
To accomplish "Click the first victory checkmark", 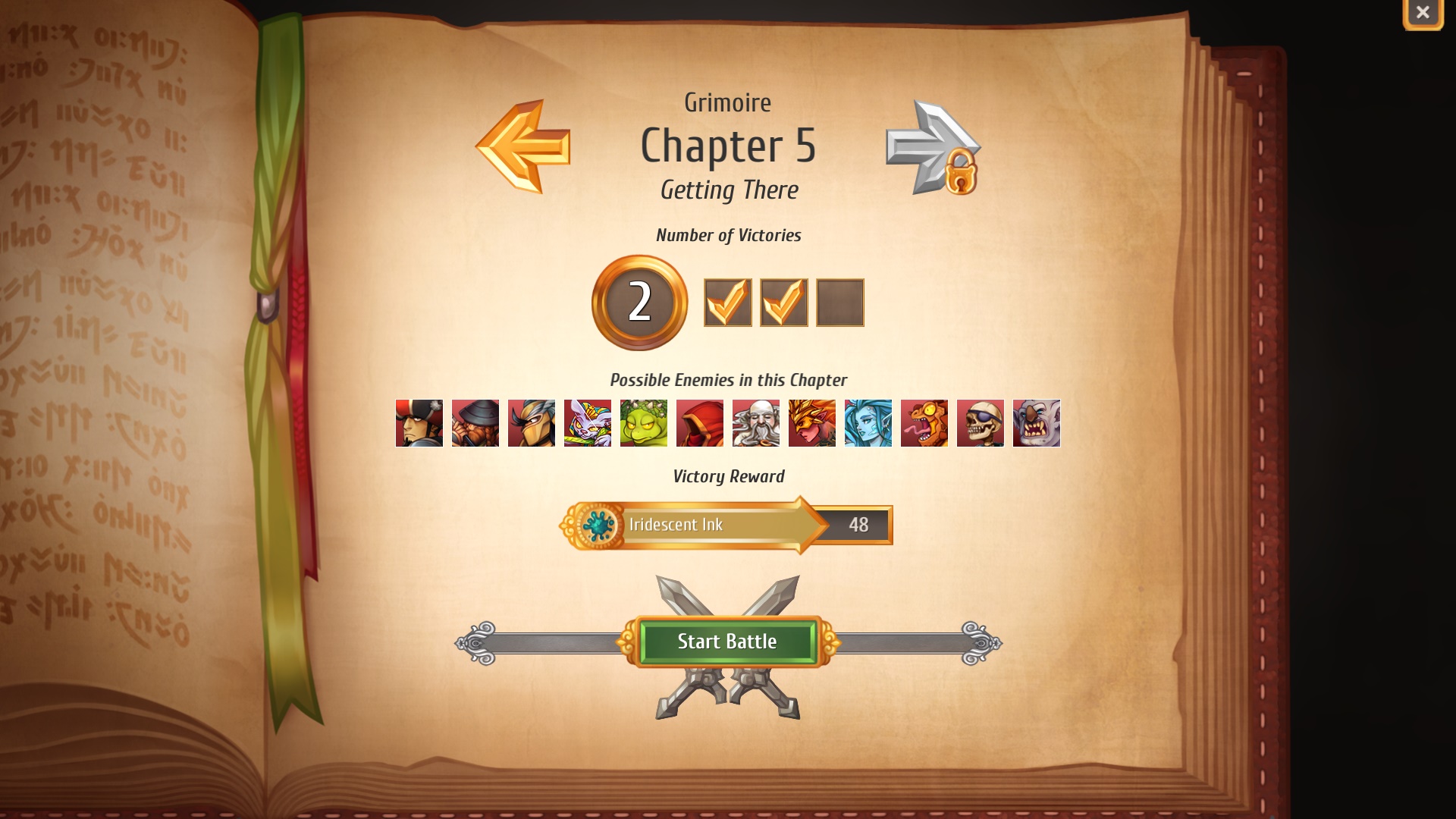I will click(728, 302).
